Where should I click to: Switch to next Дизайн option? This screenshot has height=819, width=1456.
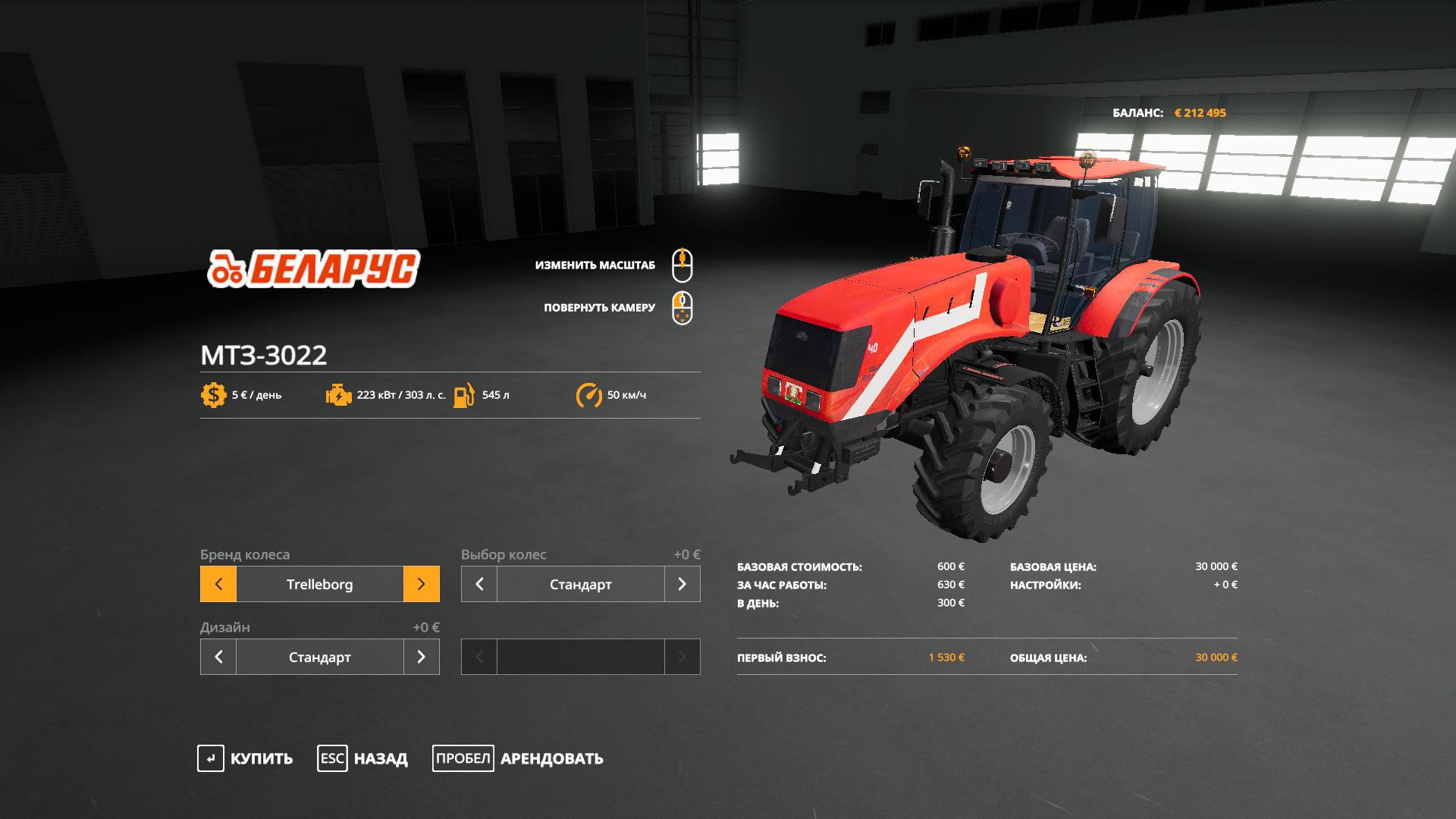(422, 657)
